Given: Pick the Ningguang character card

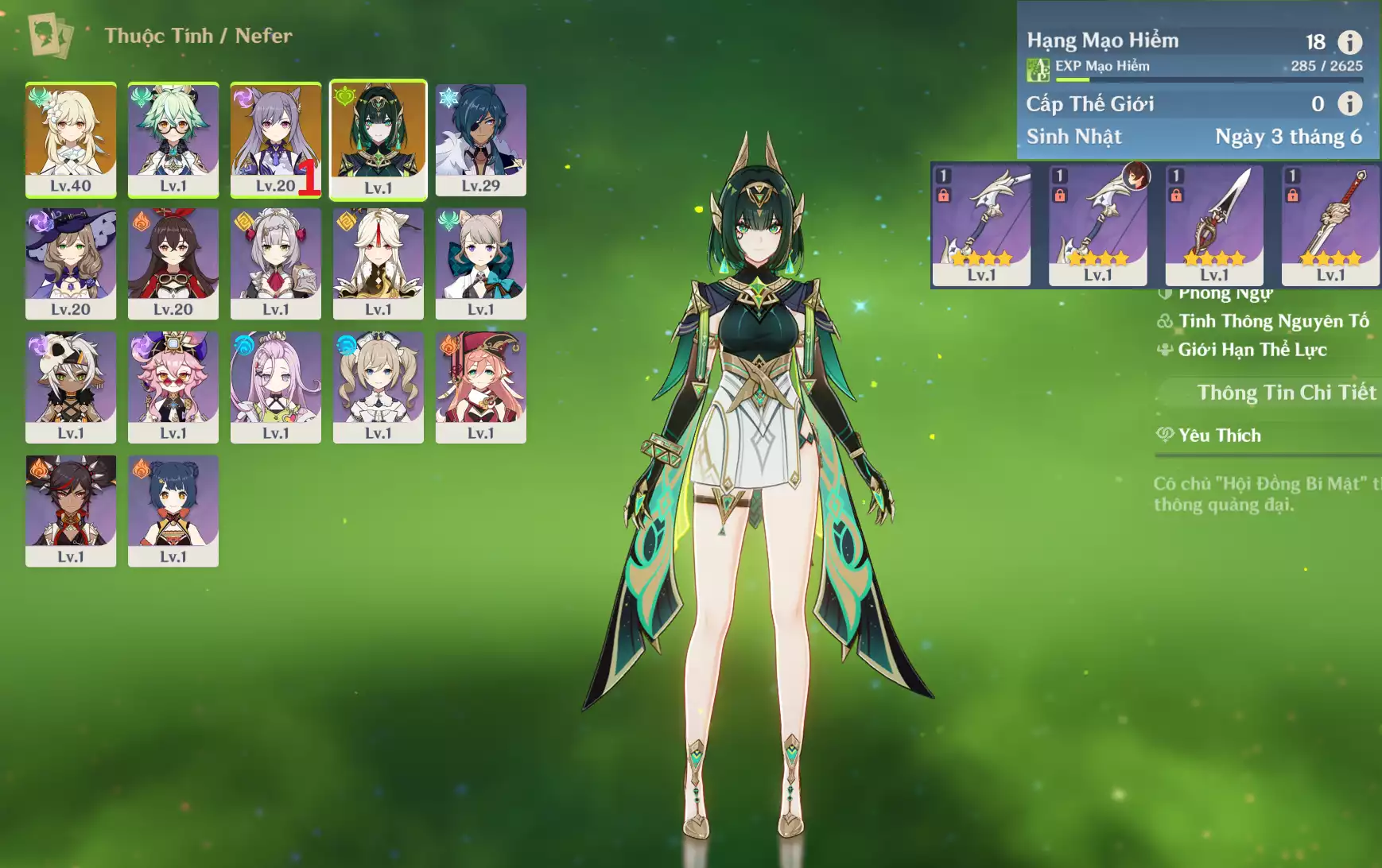Looking at the screenshot, I should (378, 263).
